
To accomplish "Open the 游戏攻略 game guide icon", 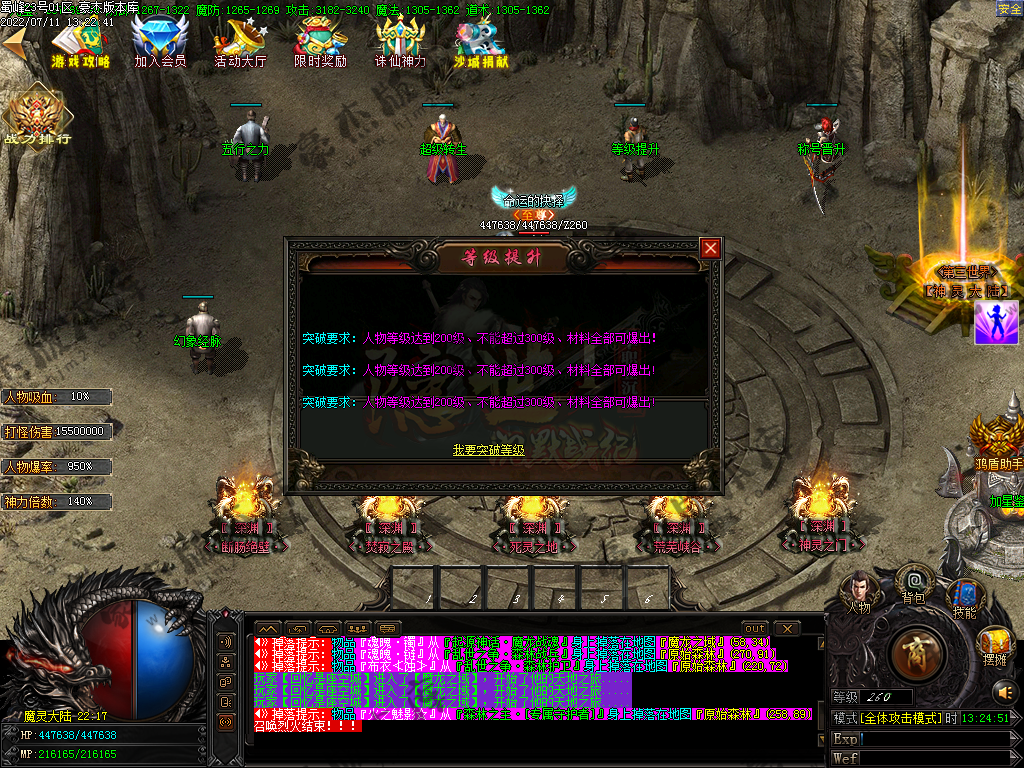I will (82, 42).
